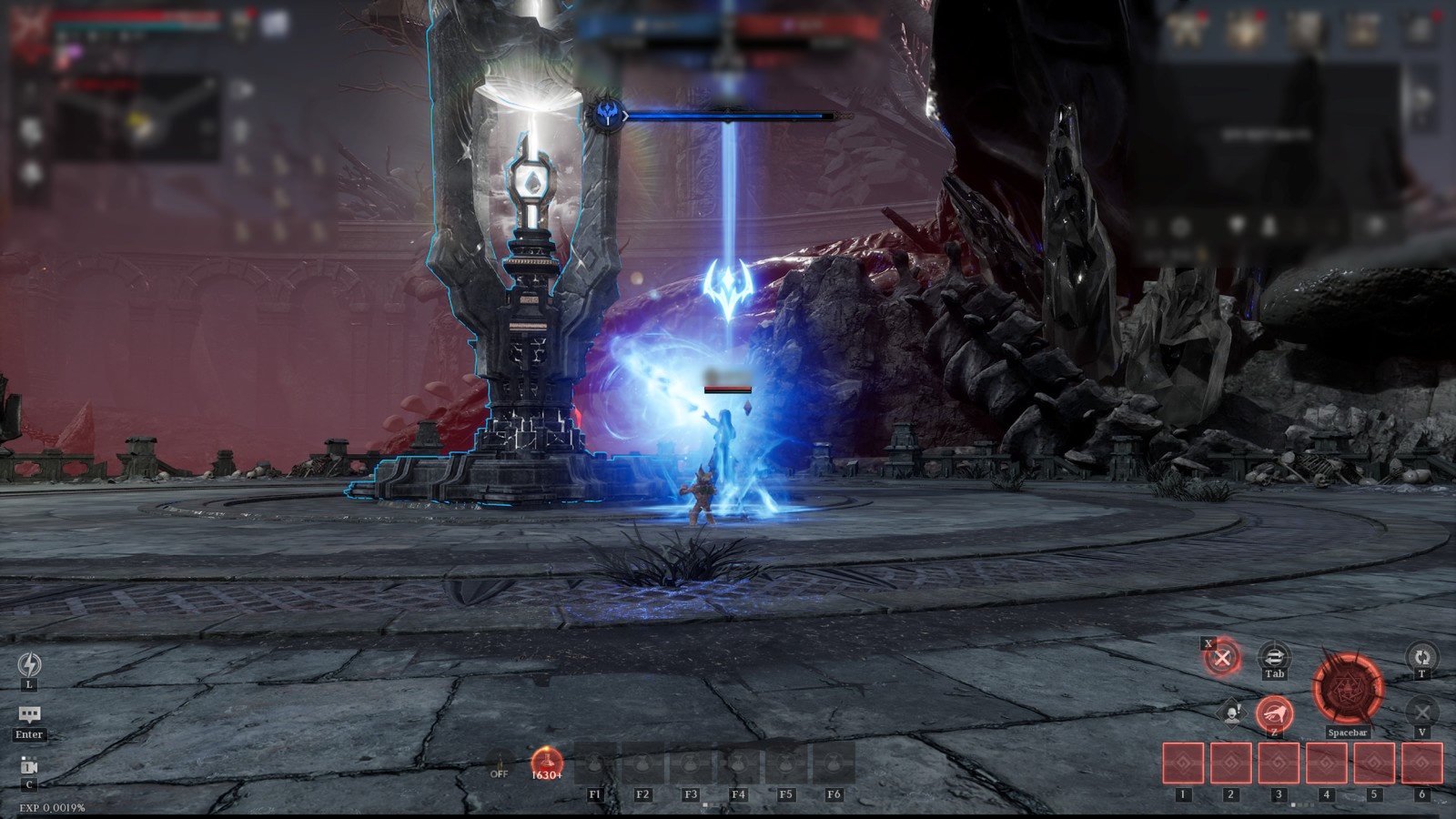Toggle the OFF auto-potion button
The image size is (1456, 819).
[x=499, y=764]
